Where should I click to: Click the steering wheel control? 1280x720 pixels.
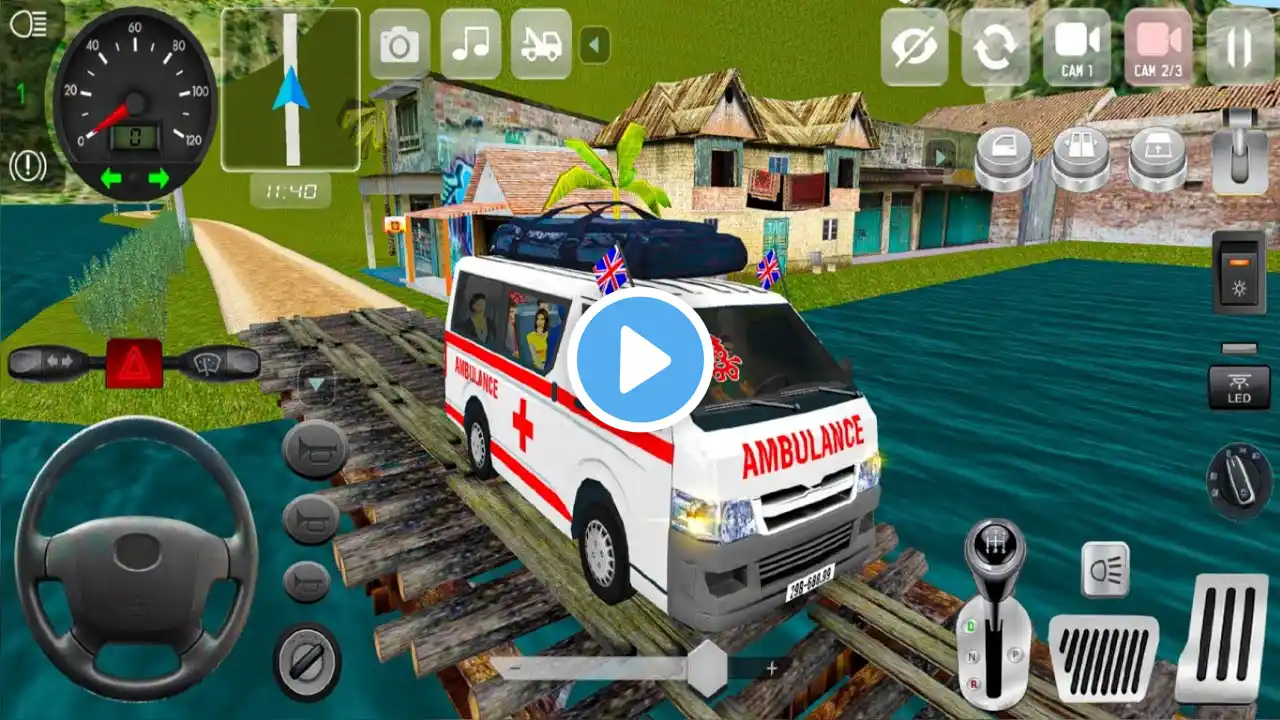[136, 556]
